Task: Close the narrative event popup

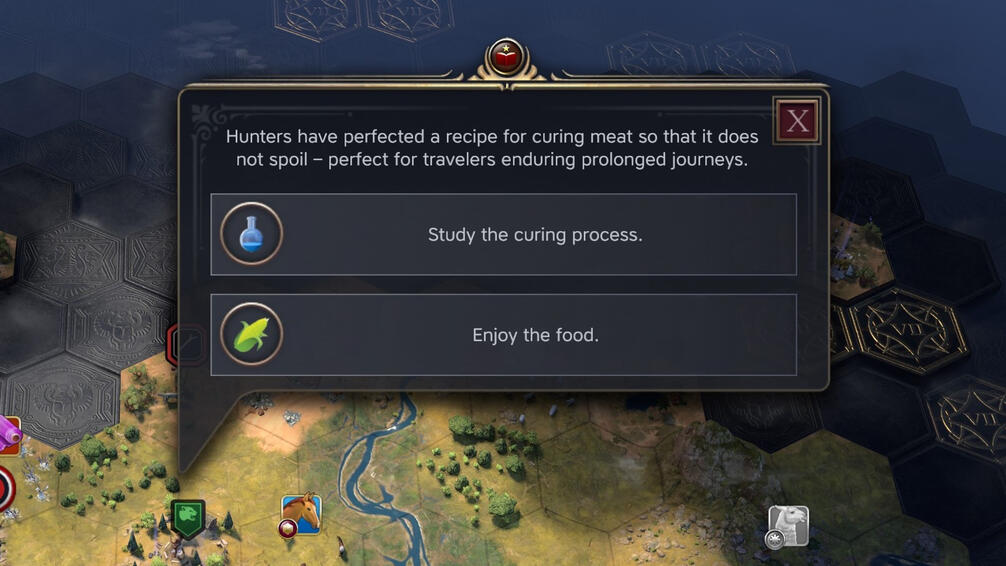Action: pyautogui.click(x=797, y=121)
